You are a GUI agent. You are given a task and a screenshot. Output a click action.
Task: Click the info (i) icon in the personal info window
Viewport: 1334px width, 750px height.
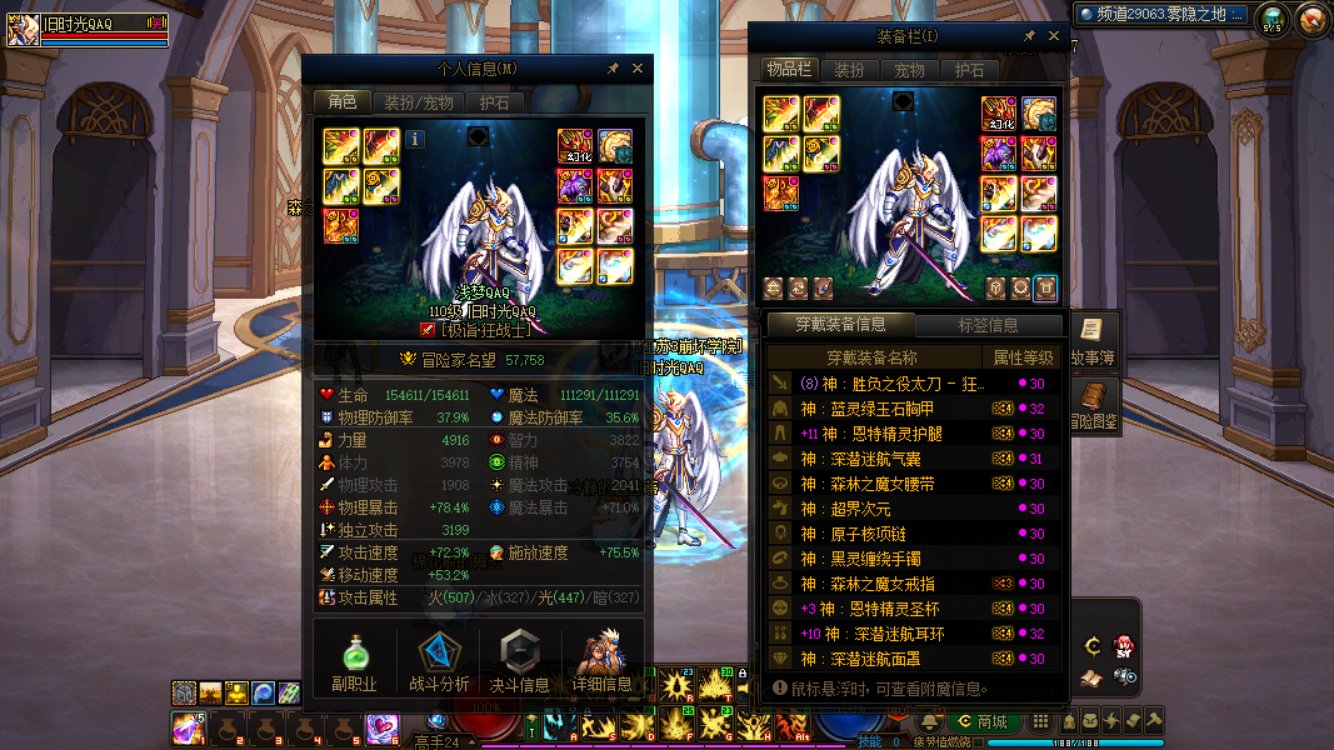click(x=416, y=141)
